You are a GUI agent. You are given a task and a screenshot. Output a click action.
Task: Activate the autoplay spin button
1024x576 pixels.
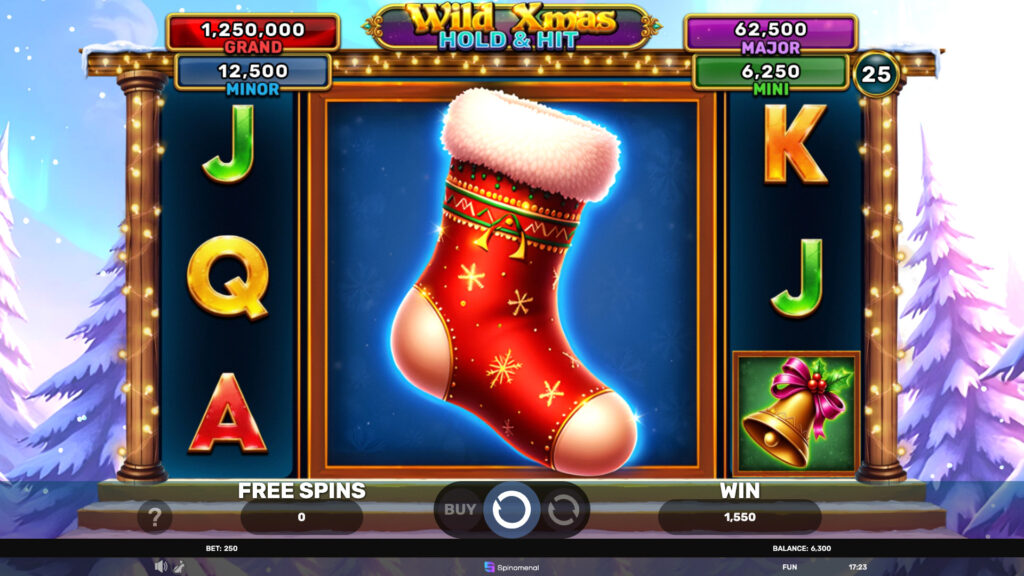tap(563, 509)
